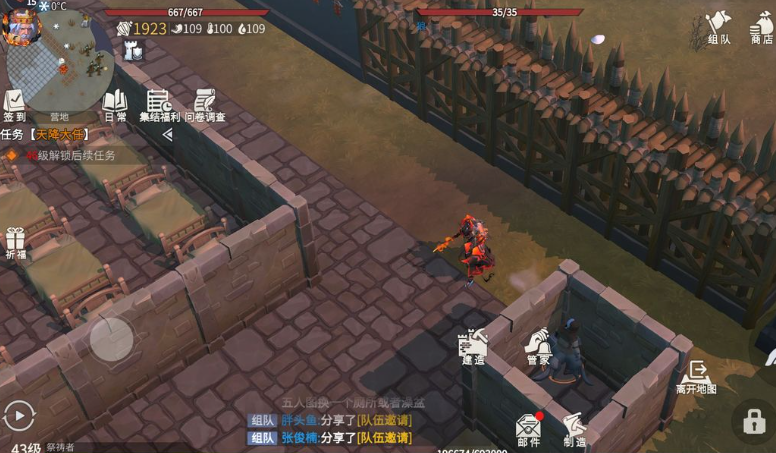Open the 商店 shop
Viewport: 776px width, 453px height.
pos(763,27)
